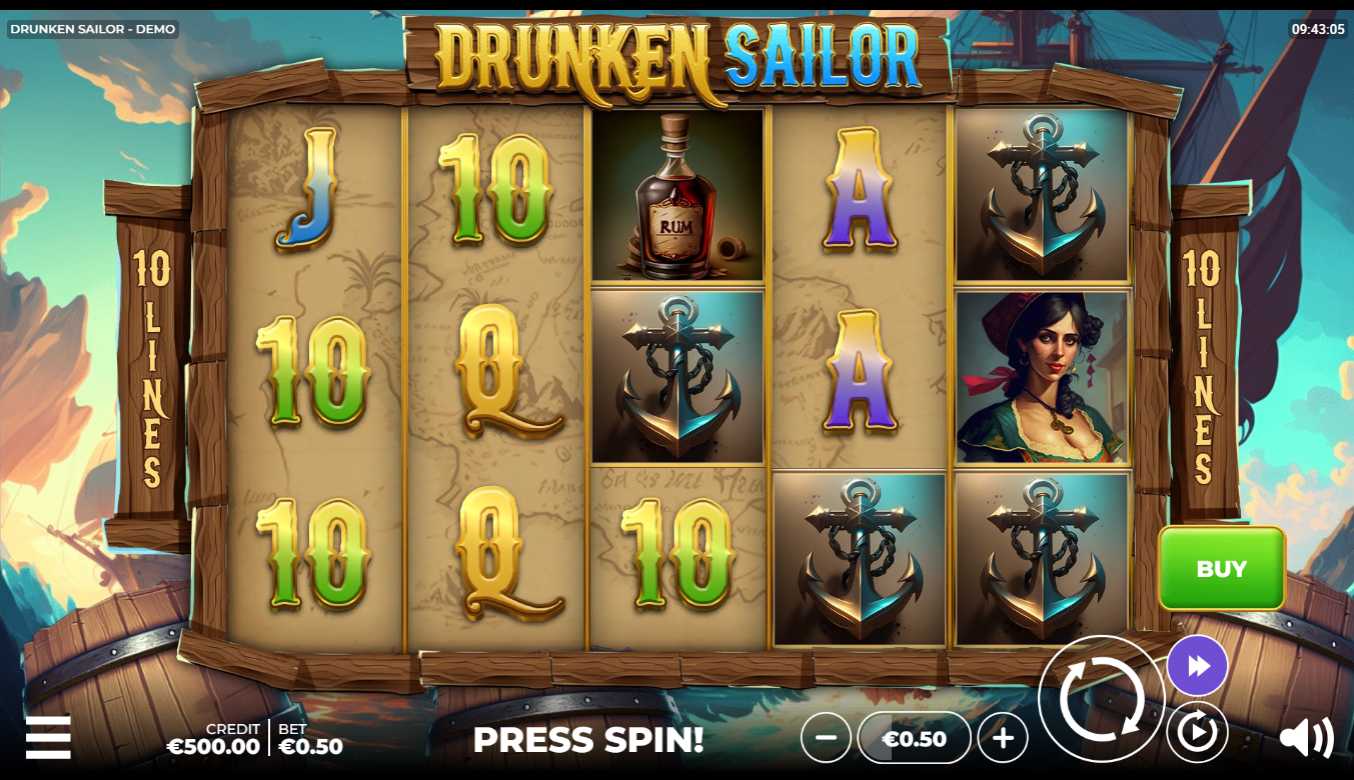1354x780 pixels.
Task: Increase the bet with the plus button
Action: tap(1003, 739)
